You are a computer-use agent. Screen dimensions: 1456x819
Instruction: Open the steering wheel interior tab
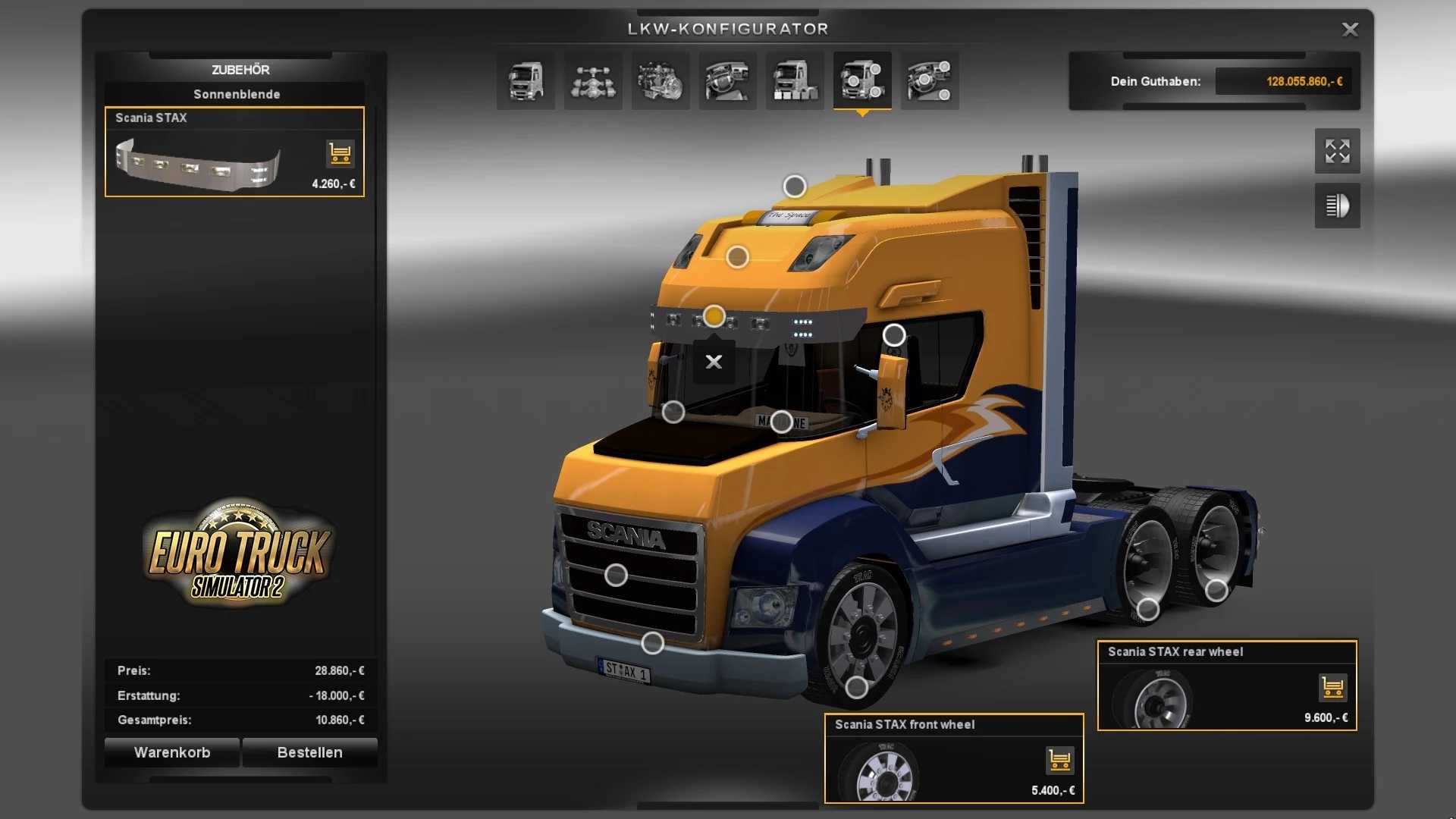click(727, 81)
